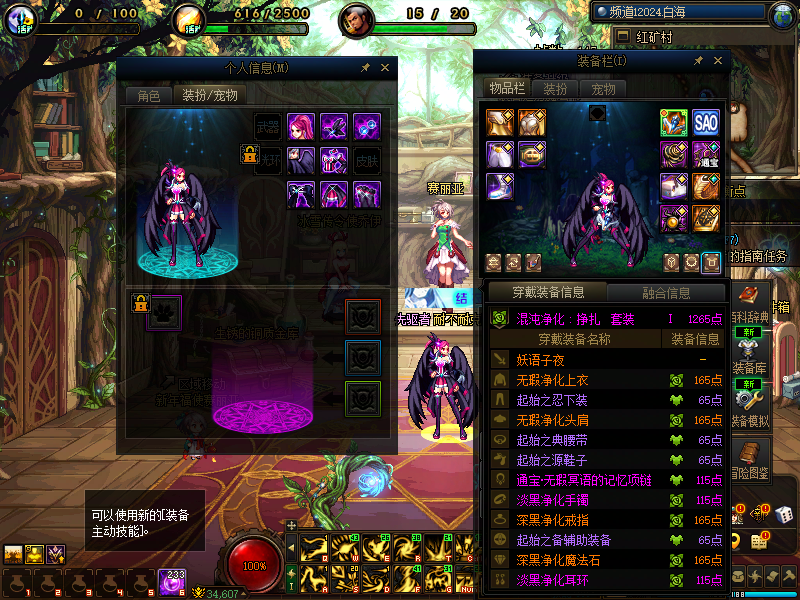Open the 冒险图鉴 adventure book
Image resolution: width=800 pixels, height=600 pixels.
[751, 457]
